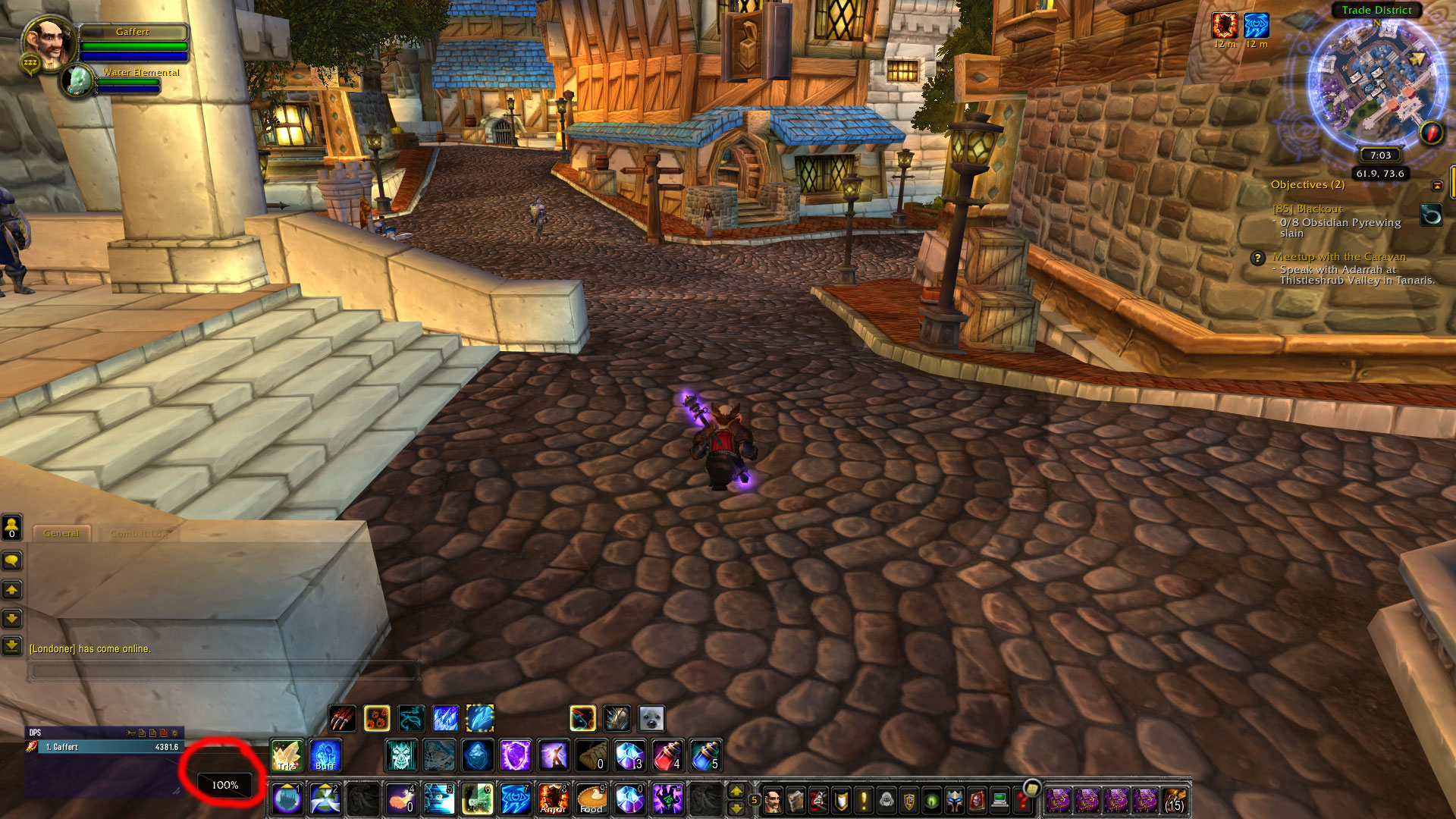1456x819 pixels.
Task: Click the glowing skull Deep Freeze icon
Action: (x=401, y=756)
